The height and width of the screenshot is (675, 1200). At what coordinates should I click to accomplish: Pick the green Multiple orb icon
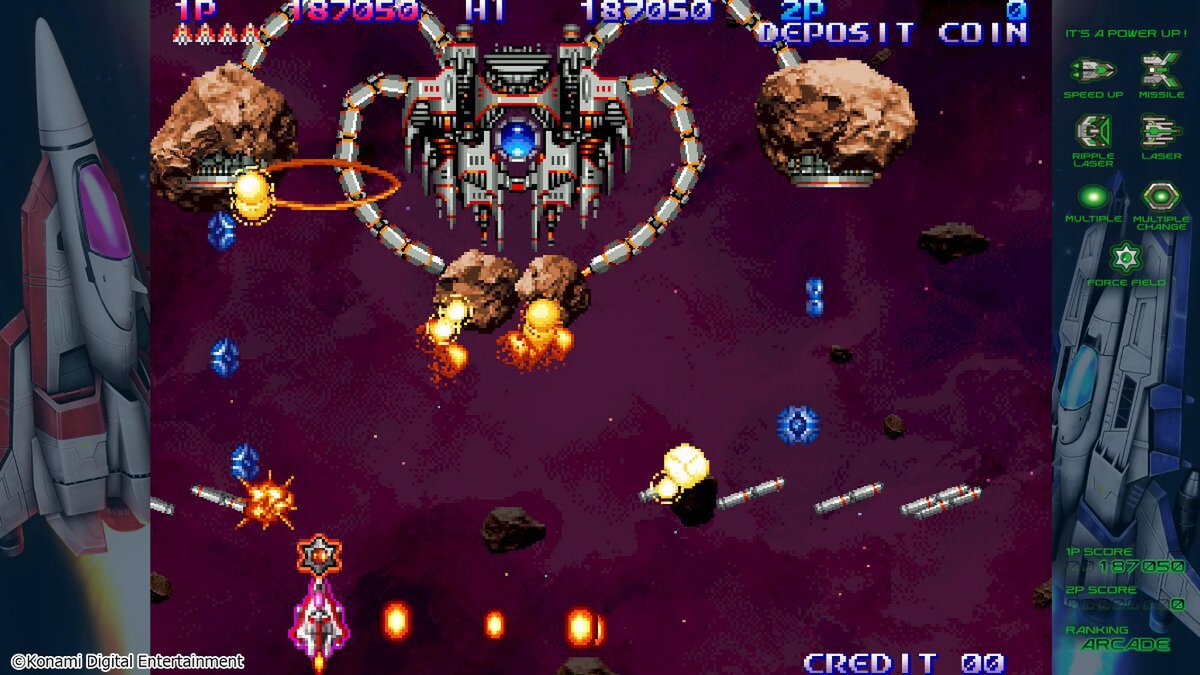(x=1092, y=195)
